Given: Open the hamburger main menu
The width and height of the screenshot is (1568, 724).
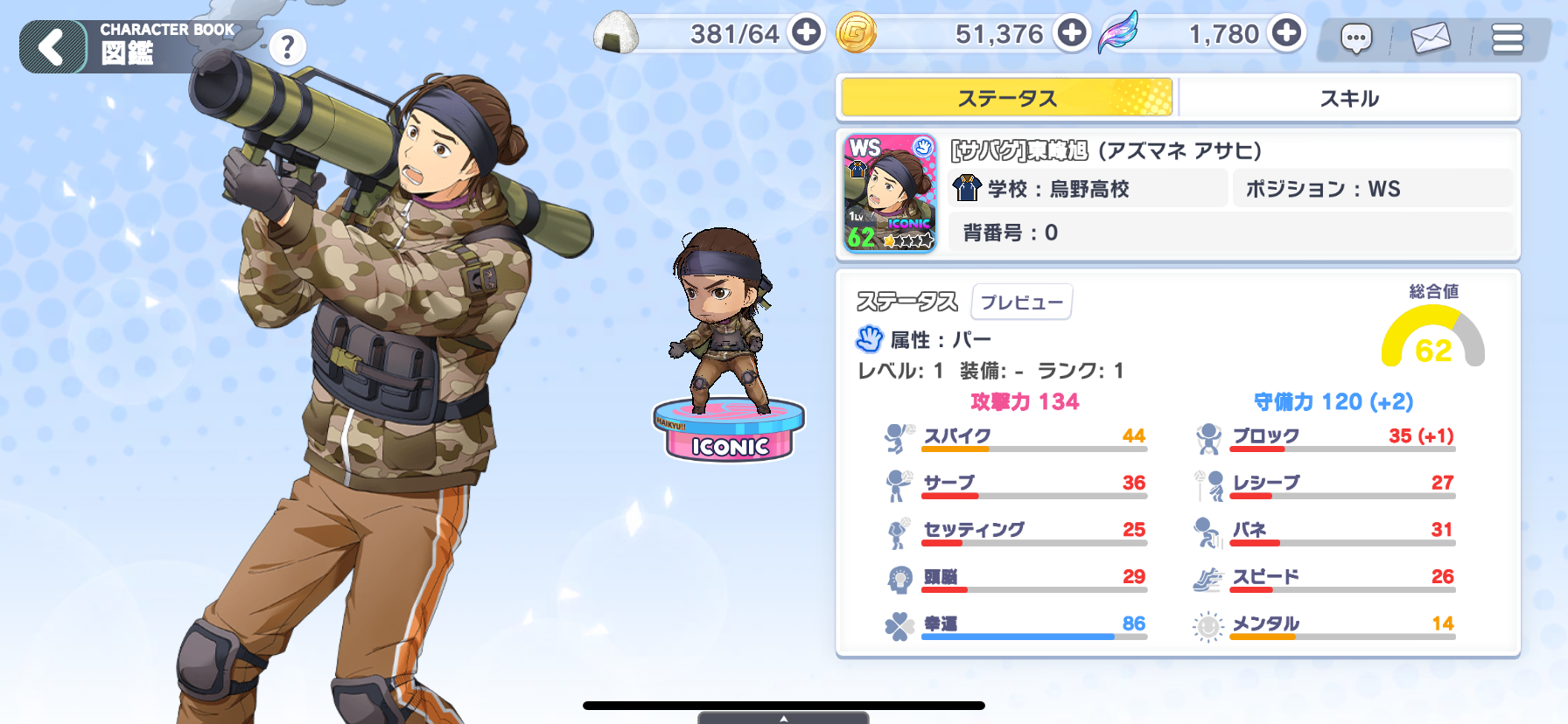Looking at the screenshot, I should pyautogui.click(x=1508, y=38).
